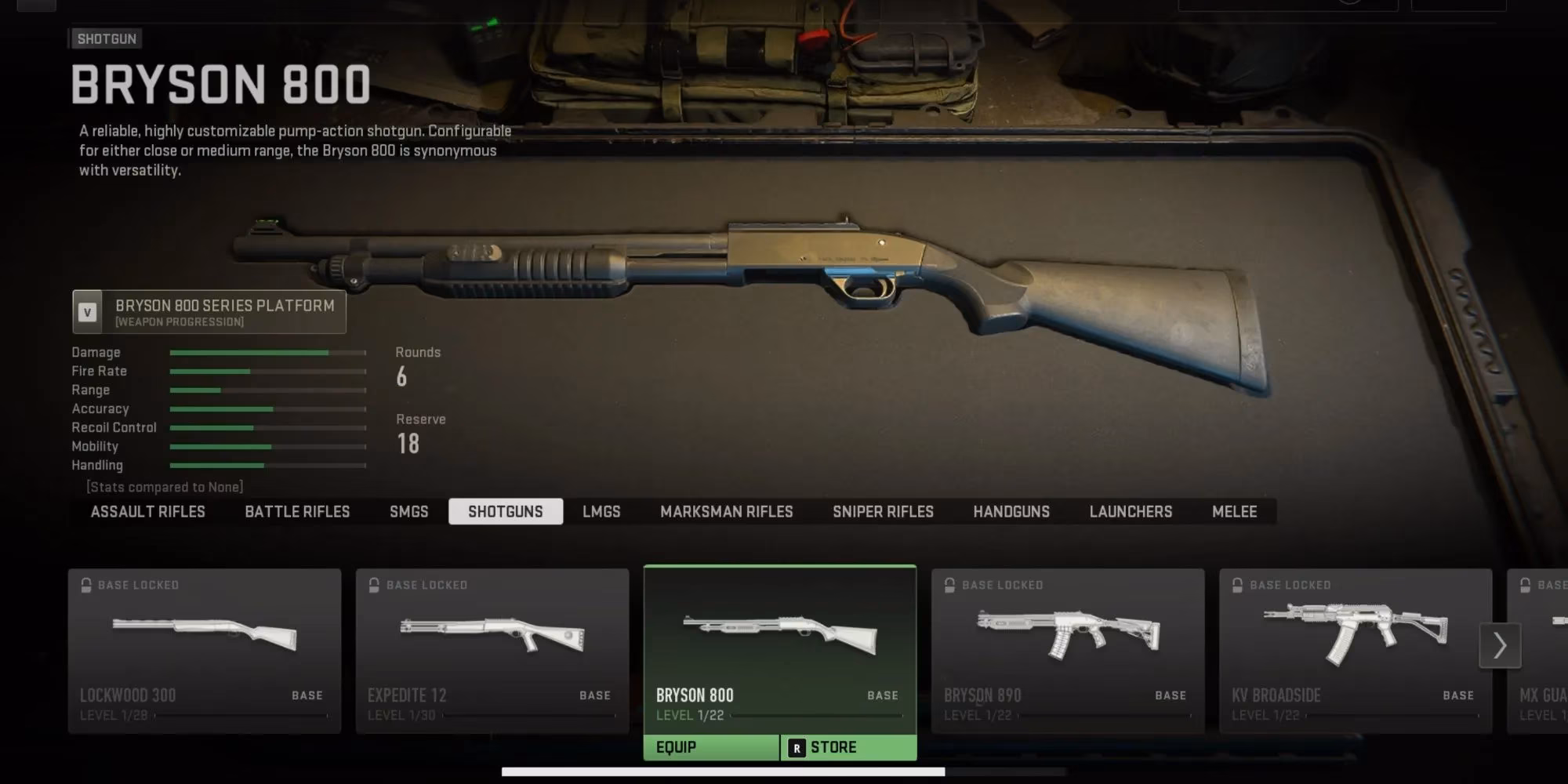Choose the Handguns category
The height and width of the screenshot is (784, 1568).
click(x=1011, y=512)
